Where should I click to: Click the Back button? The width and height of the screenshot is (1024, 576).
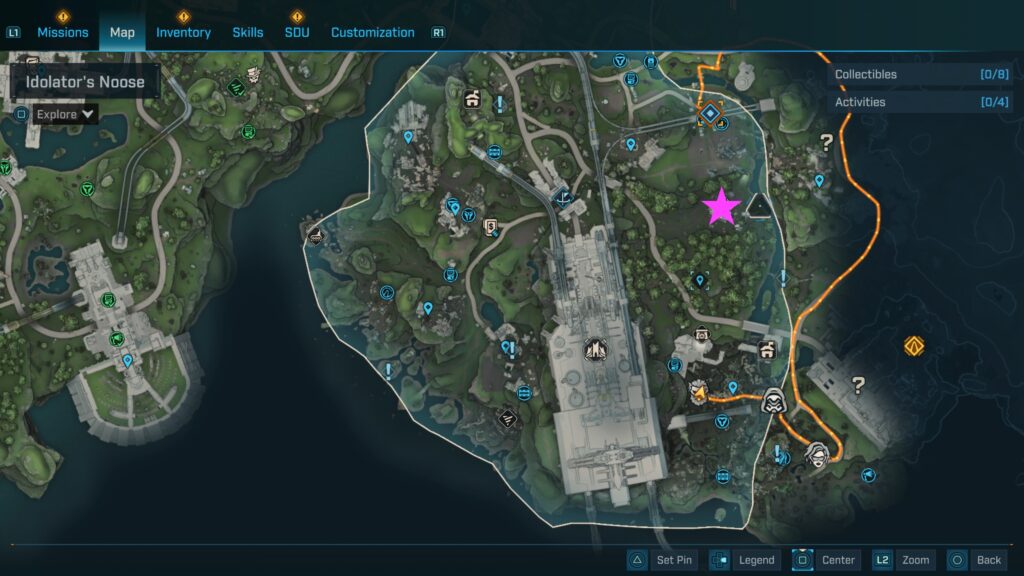pos(975,560)
